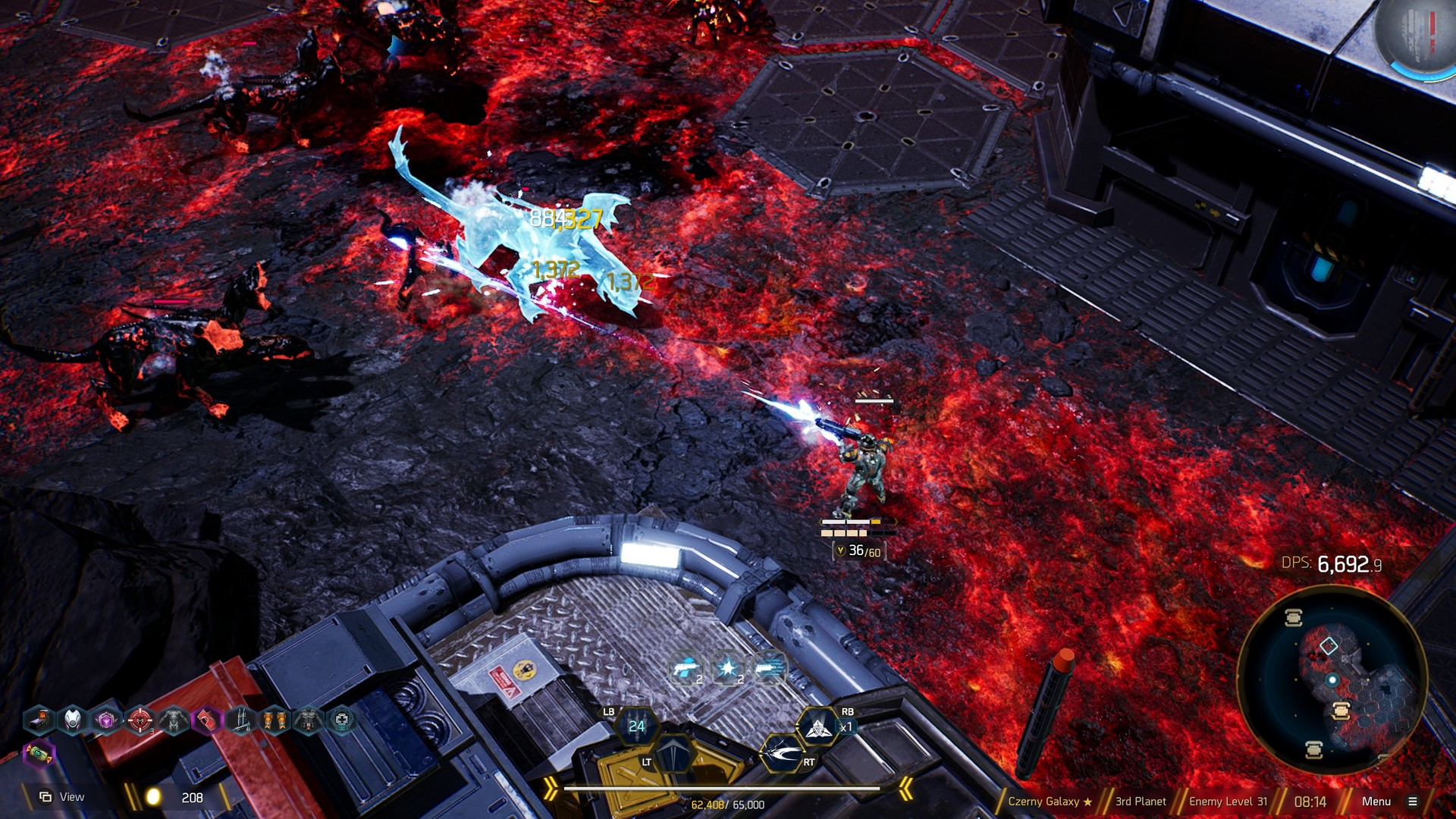This screenshot has height=819, width=1456.
Task: Choose the purple winged cube item icon
Action: tap(106, 720)
